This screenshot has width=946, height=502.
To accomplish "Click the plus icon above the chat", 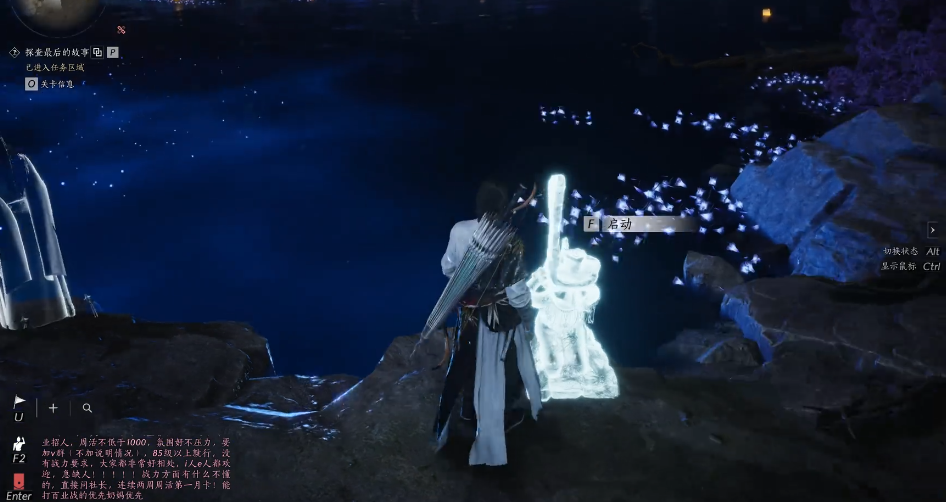I will pos(53,408).
